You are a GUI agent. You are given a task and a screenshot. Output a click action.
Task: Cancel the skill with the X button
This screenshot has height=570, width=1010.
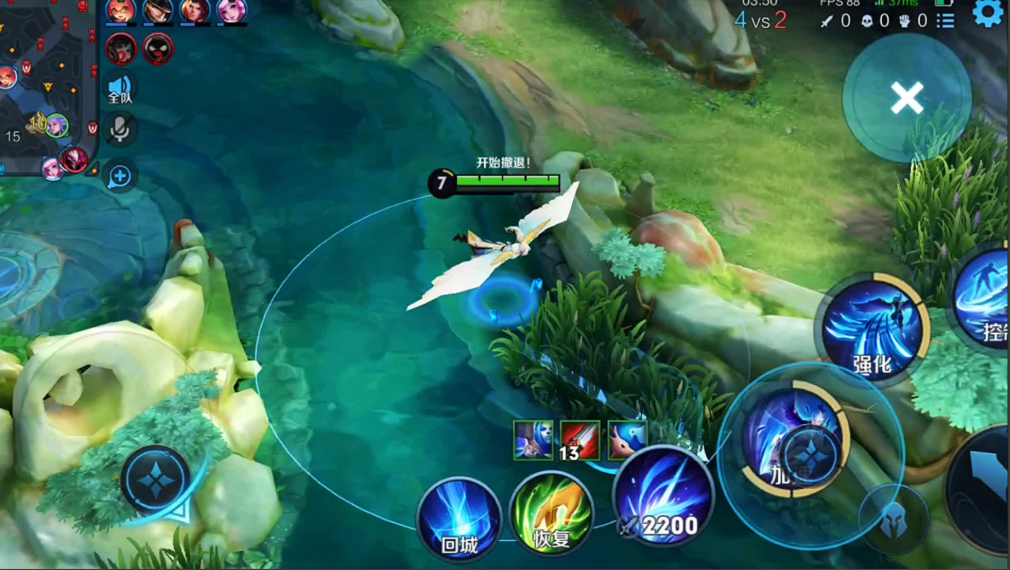[x=907, y=98]
